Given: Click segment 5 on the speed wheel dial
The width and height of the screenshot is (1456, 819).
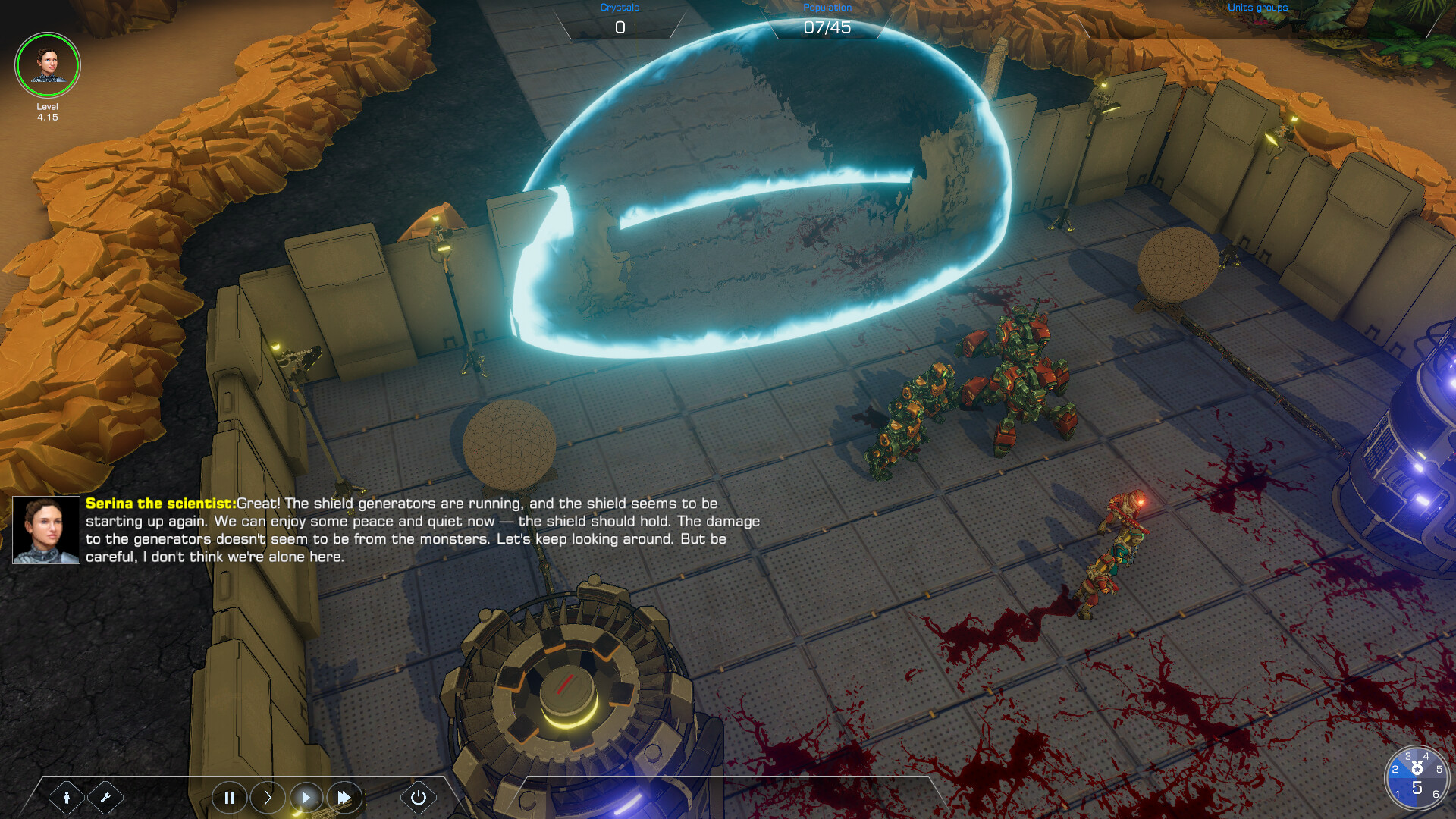Looking at the screenshot, I should pyautogui.click(x=1439, y=769).
